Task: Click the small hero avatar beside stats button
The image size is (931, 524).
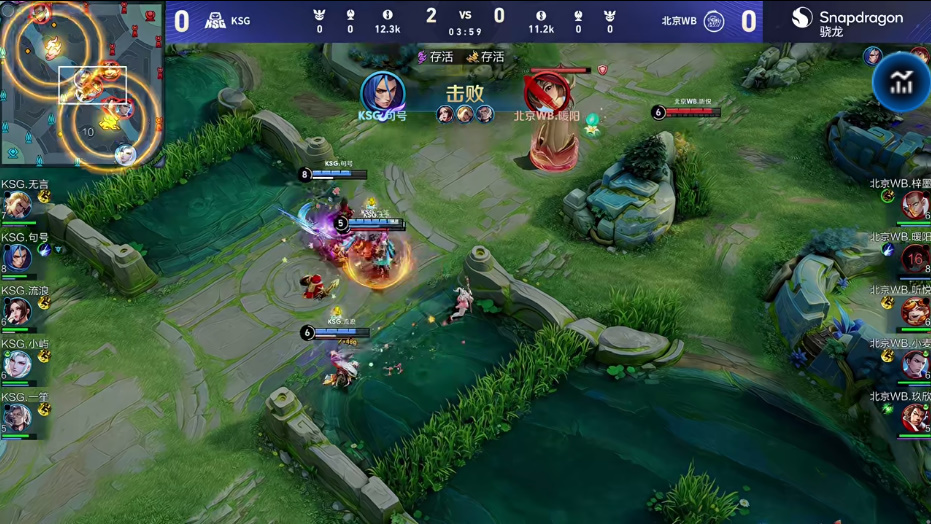Action: tap(873, 56)
